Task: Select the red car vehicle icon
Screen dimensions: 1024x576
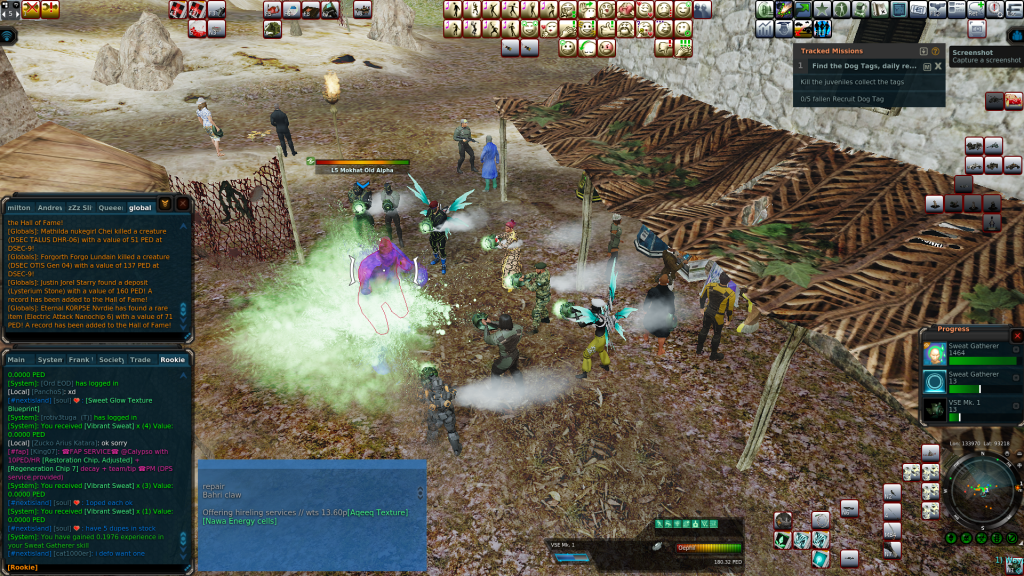Action: [x=1013, y=100]
